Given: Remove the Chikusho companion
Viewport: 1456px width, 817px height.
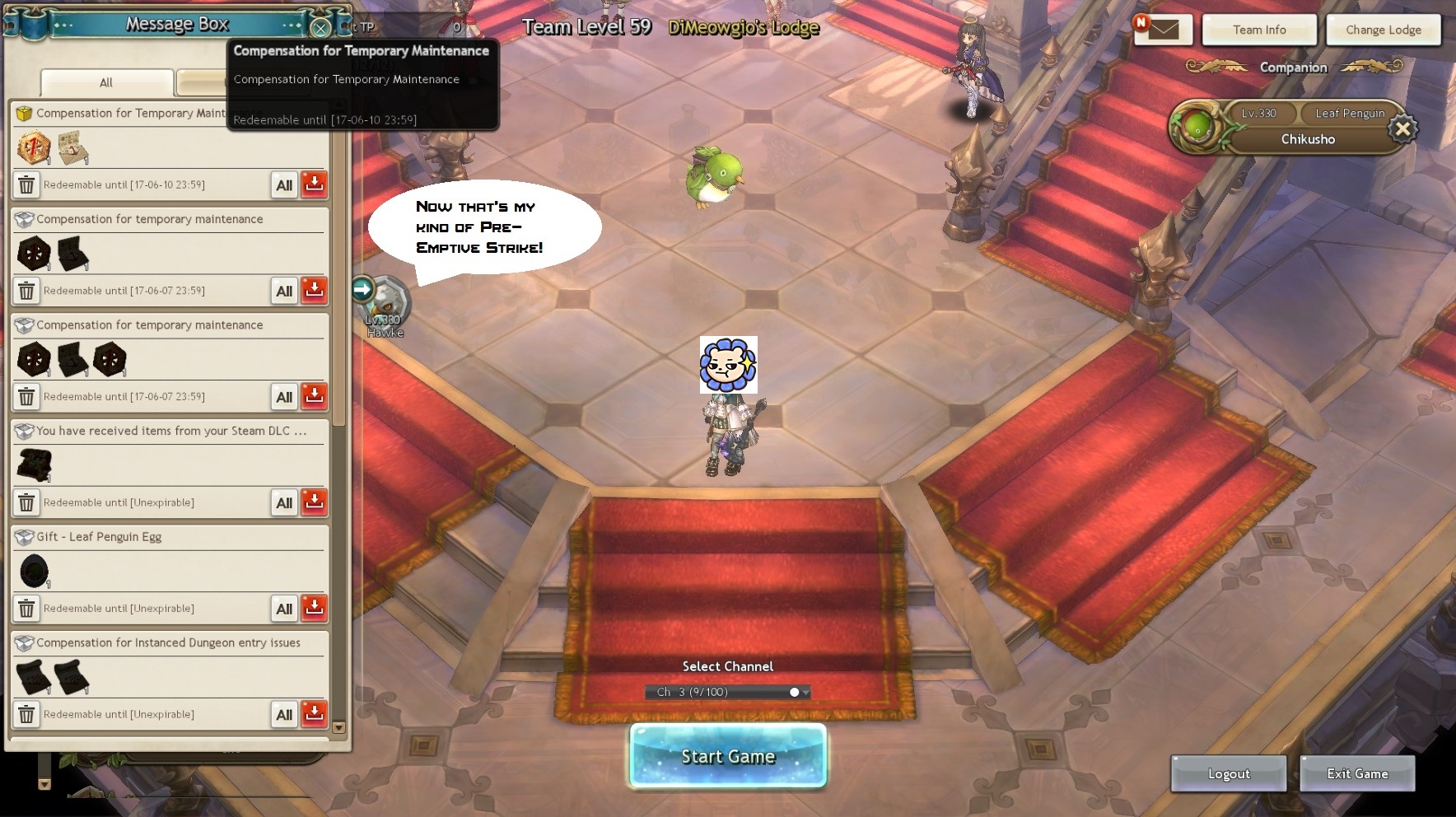Looking at the screenshot, I should point(1402,128).
